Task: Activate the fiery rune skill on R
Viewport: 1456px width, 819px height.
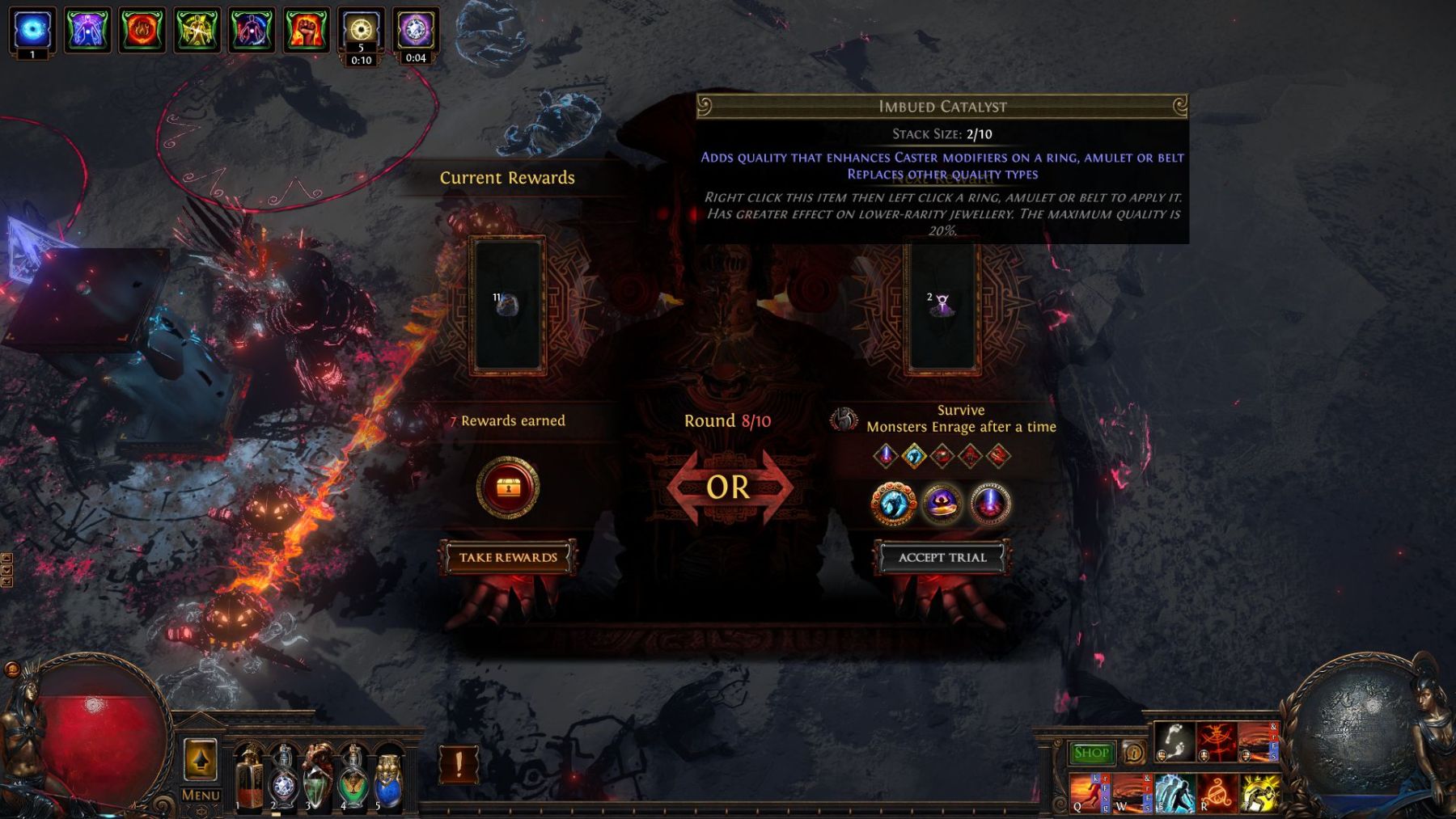Action: [1216, 793]
